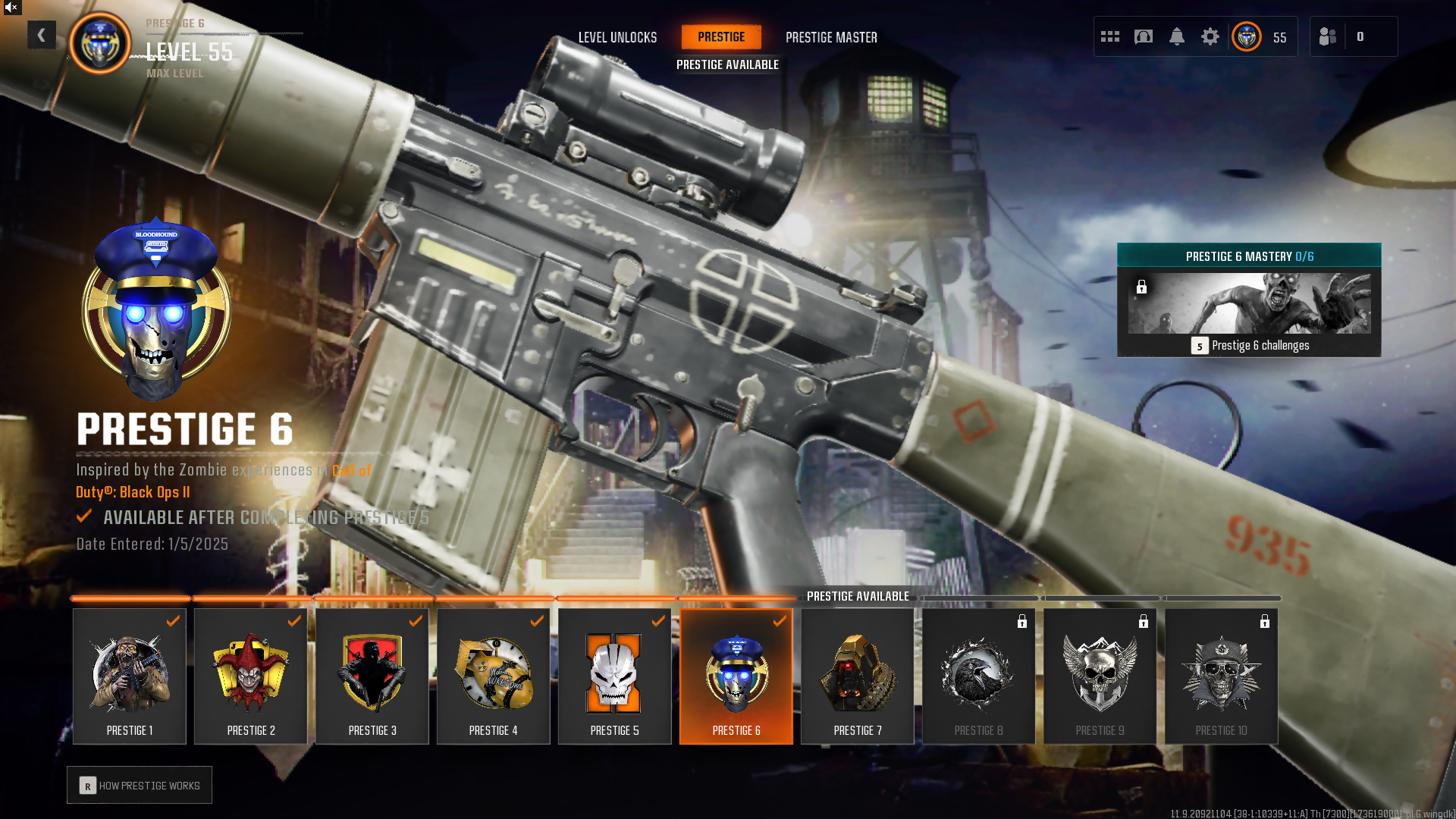Select the Prestige 3 tile
1456x819 pixels.
(x=372, y=676)
